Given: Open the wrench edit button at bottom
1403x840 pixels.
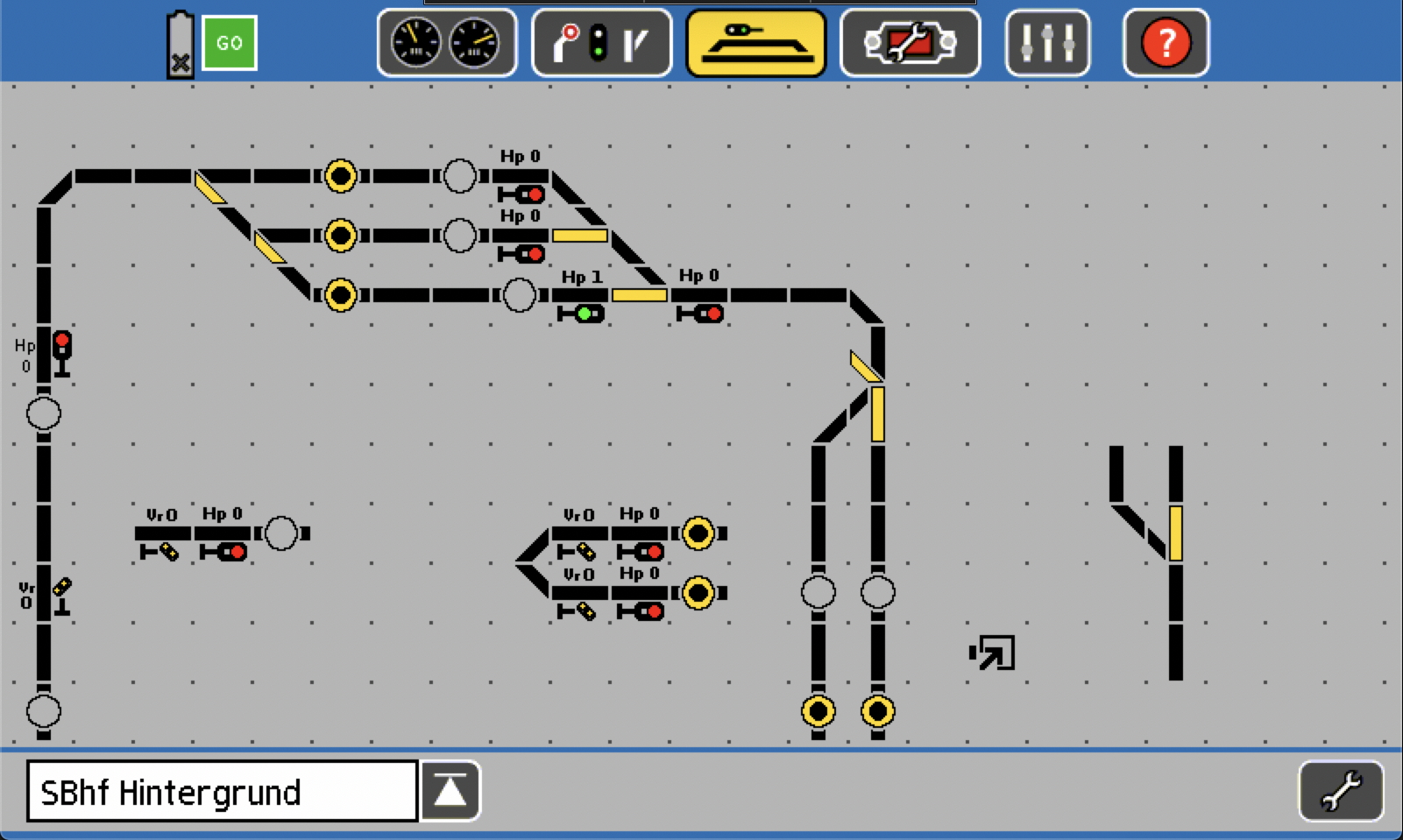Looking at the screenshot, I should [1341, 792].
